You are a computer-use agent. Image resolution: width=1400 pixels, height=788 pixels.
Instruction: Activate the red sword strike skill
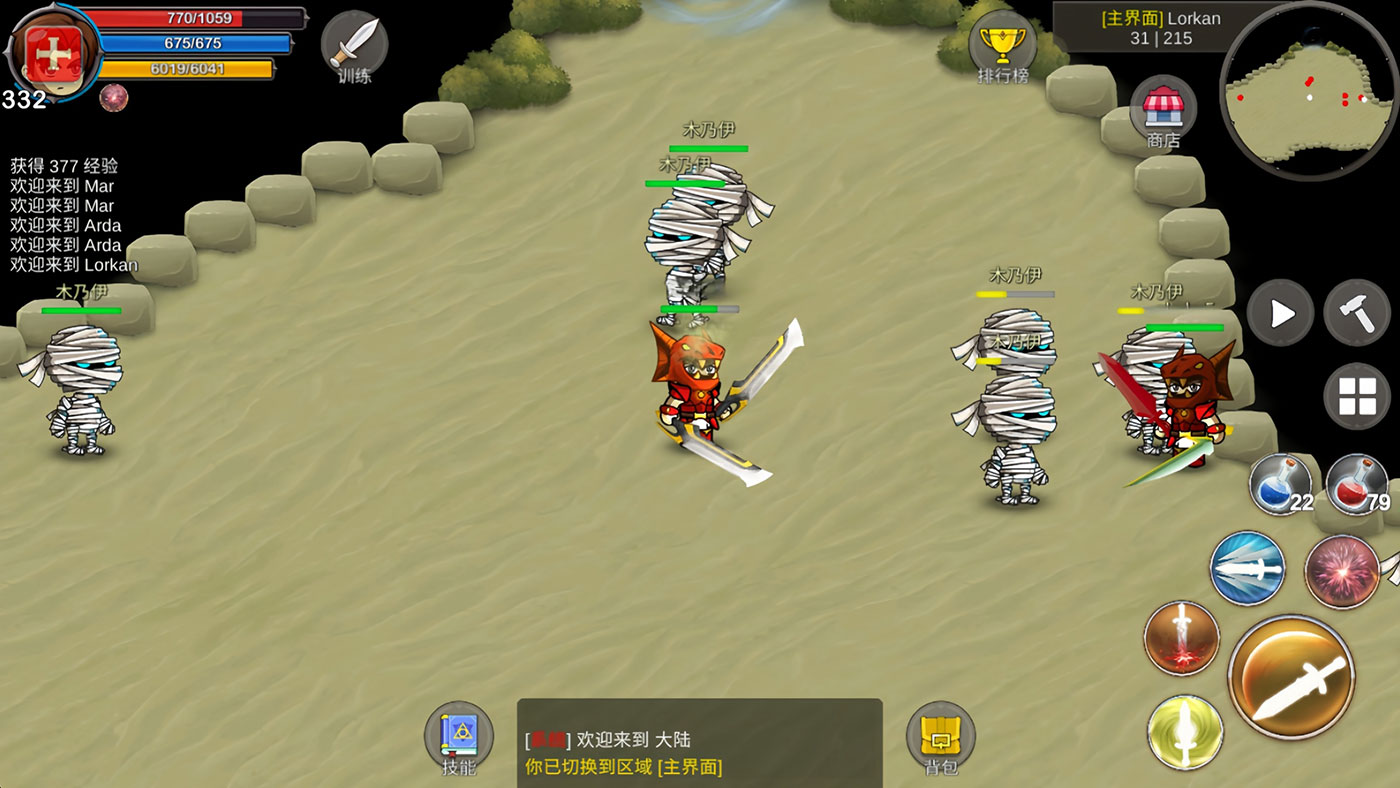click(x=1182, y=637)
